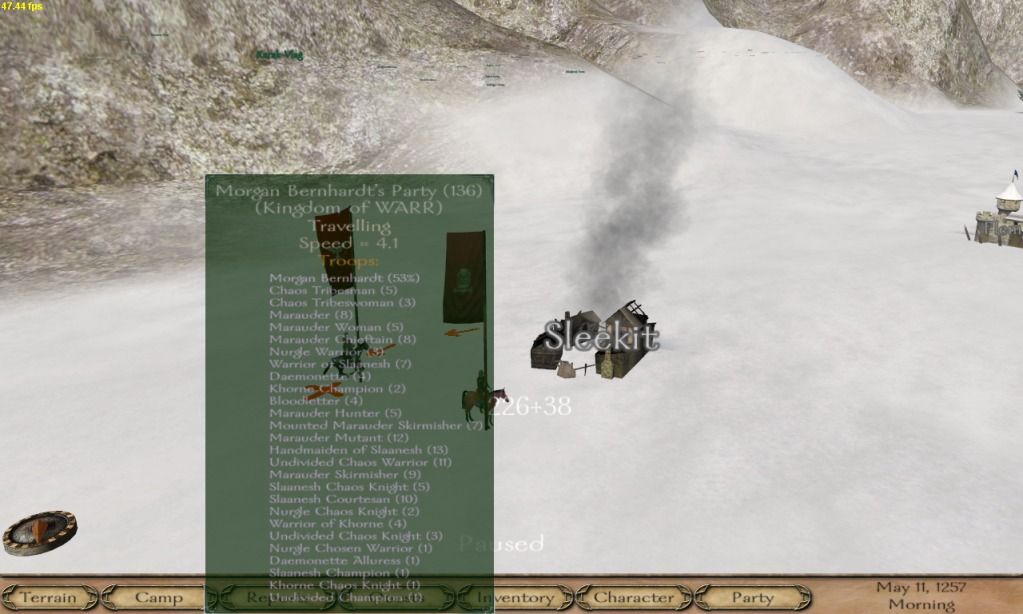This screenshot has height=614, width=1023.
Task: Open the Party screen
Action: pos(752,598)
